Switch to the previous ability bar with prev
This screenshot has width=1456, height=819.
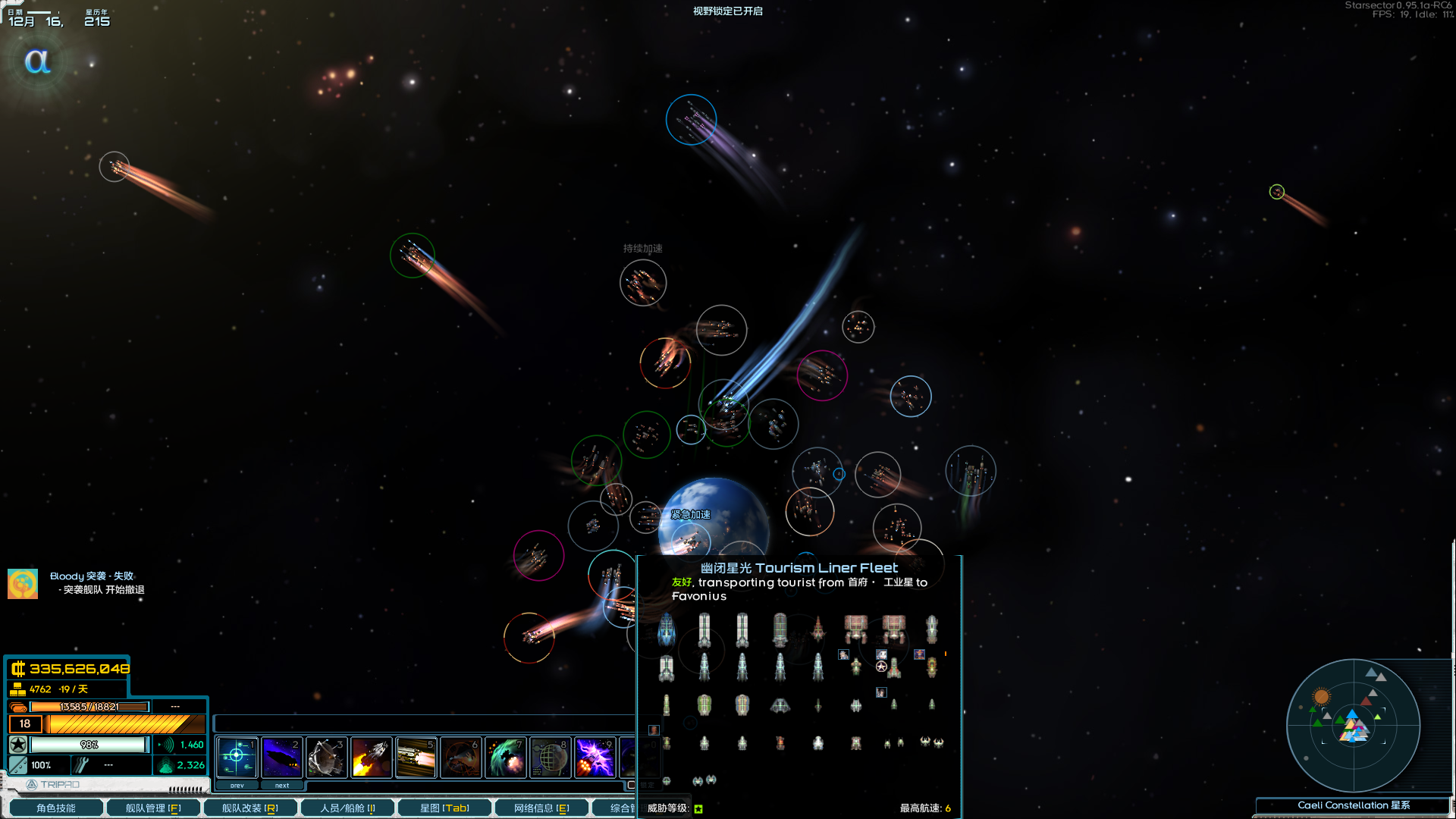coord(237,786)
